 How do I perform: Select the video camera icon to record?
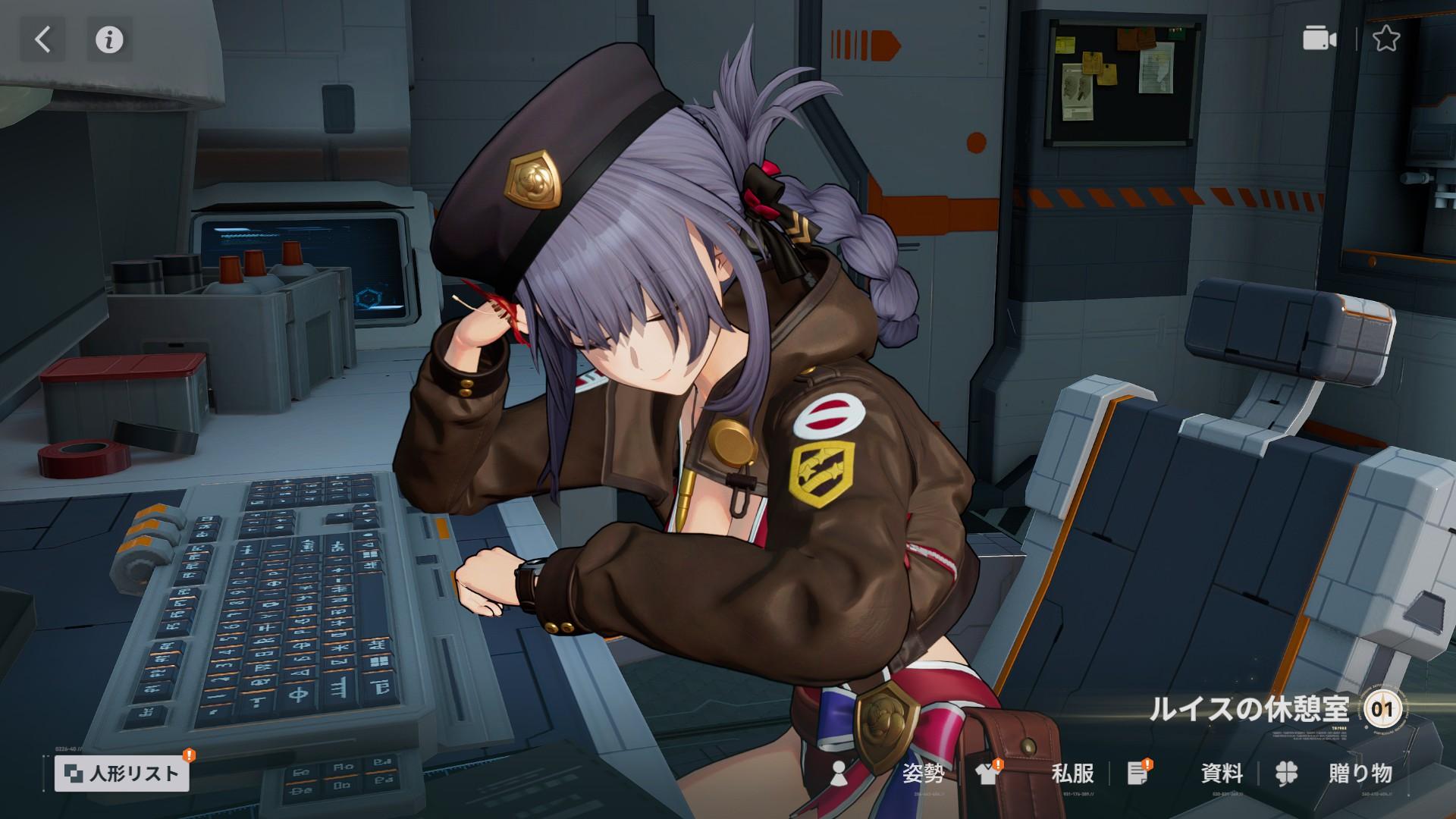[1319, 38]
